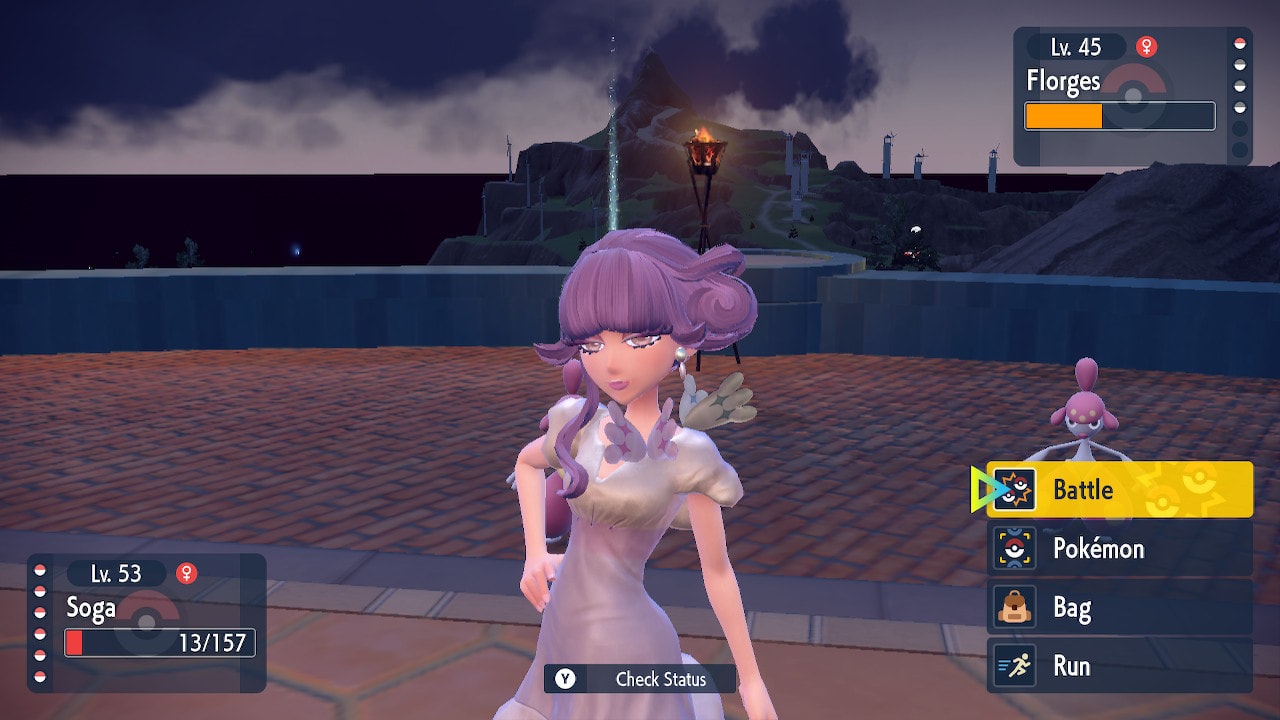The image size is (1280, 720).
Task: Click the Check Status button
Action: [640, 679]
